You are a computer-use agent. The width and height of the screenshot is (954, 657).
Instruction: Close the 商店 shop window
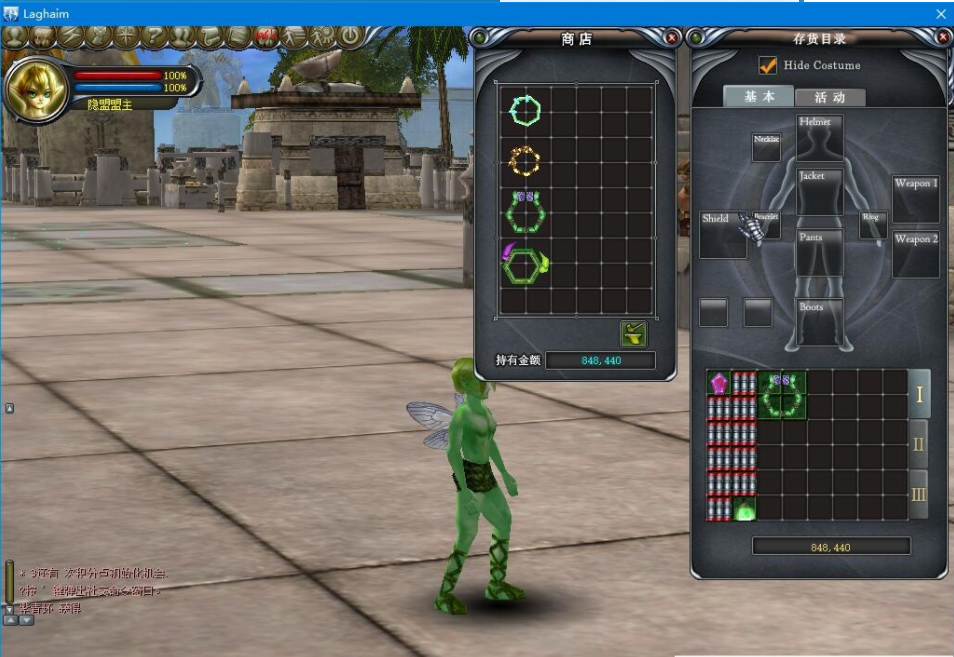pyautogui.click(x=672, y=38)
